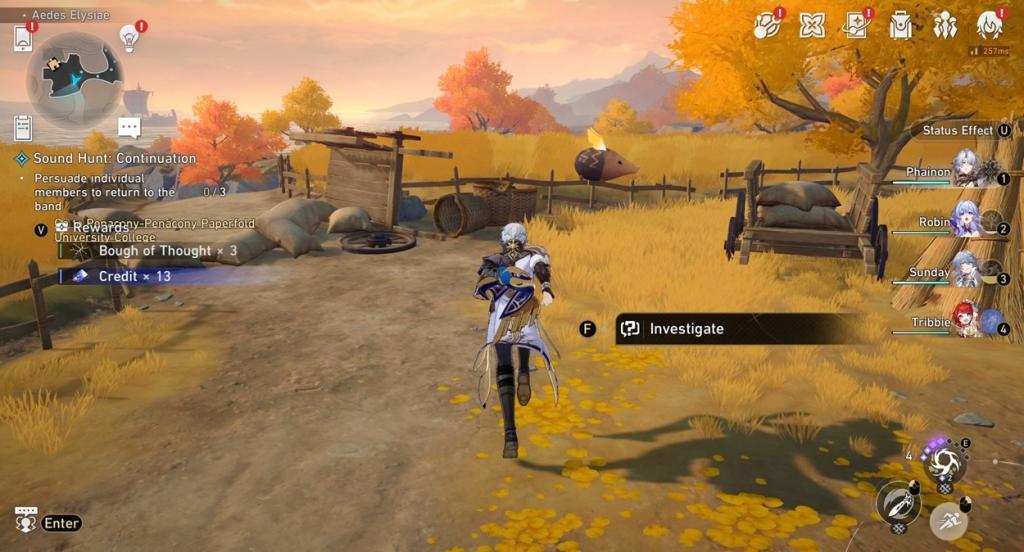Viewport: 1024px width, 552px height.
Task: Open the four-petal flower icon
Action: tap(812, 26)
